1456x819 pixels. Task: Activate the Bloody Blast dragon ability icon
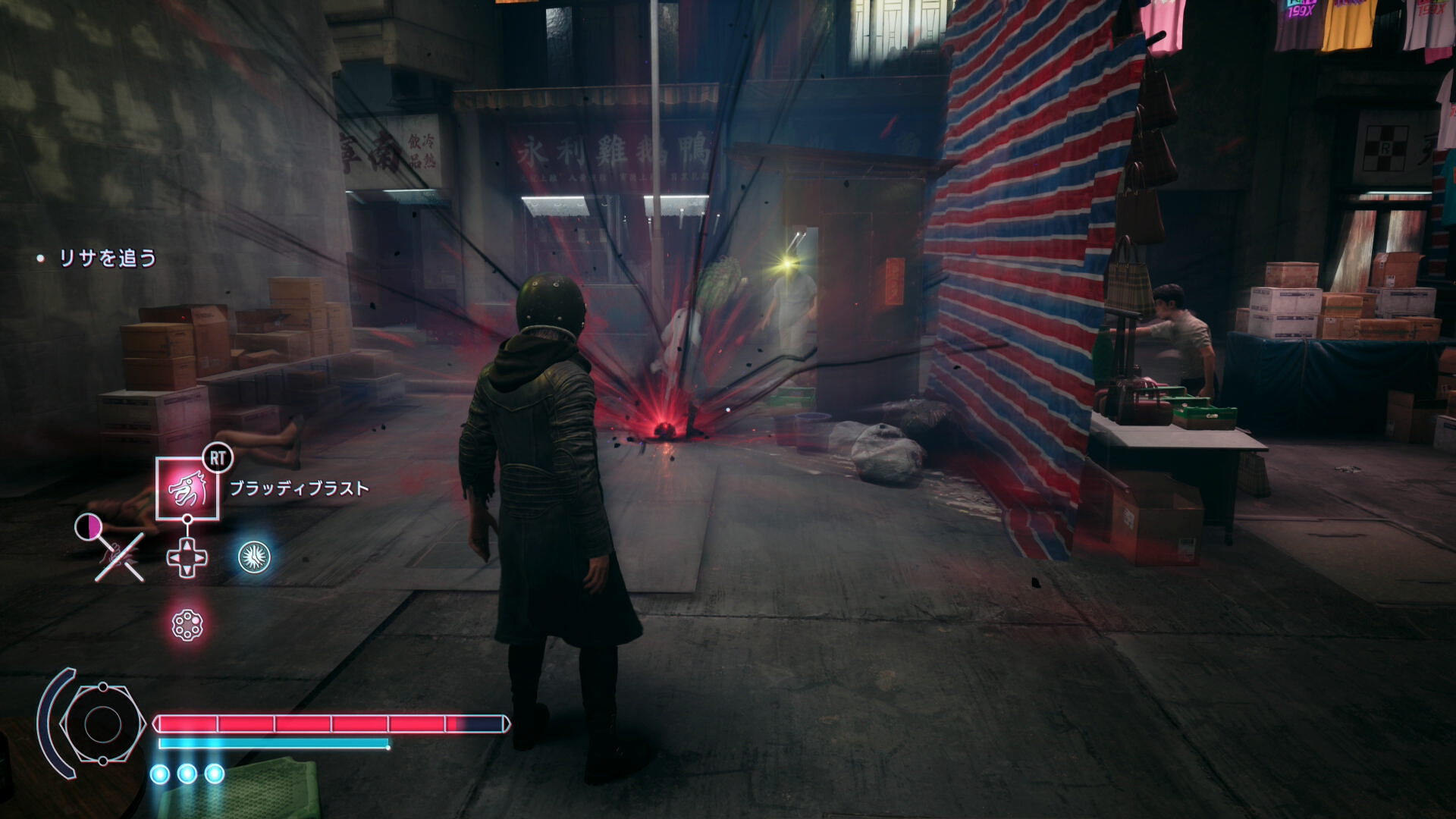coord(187,488)
